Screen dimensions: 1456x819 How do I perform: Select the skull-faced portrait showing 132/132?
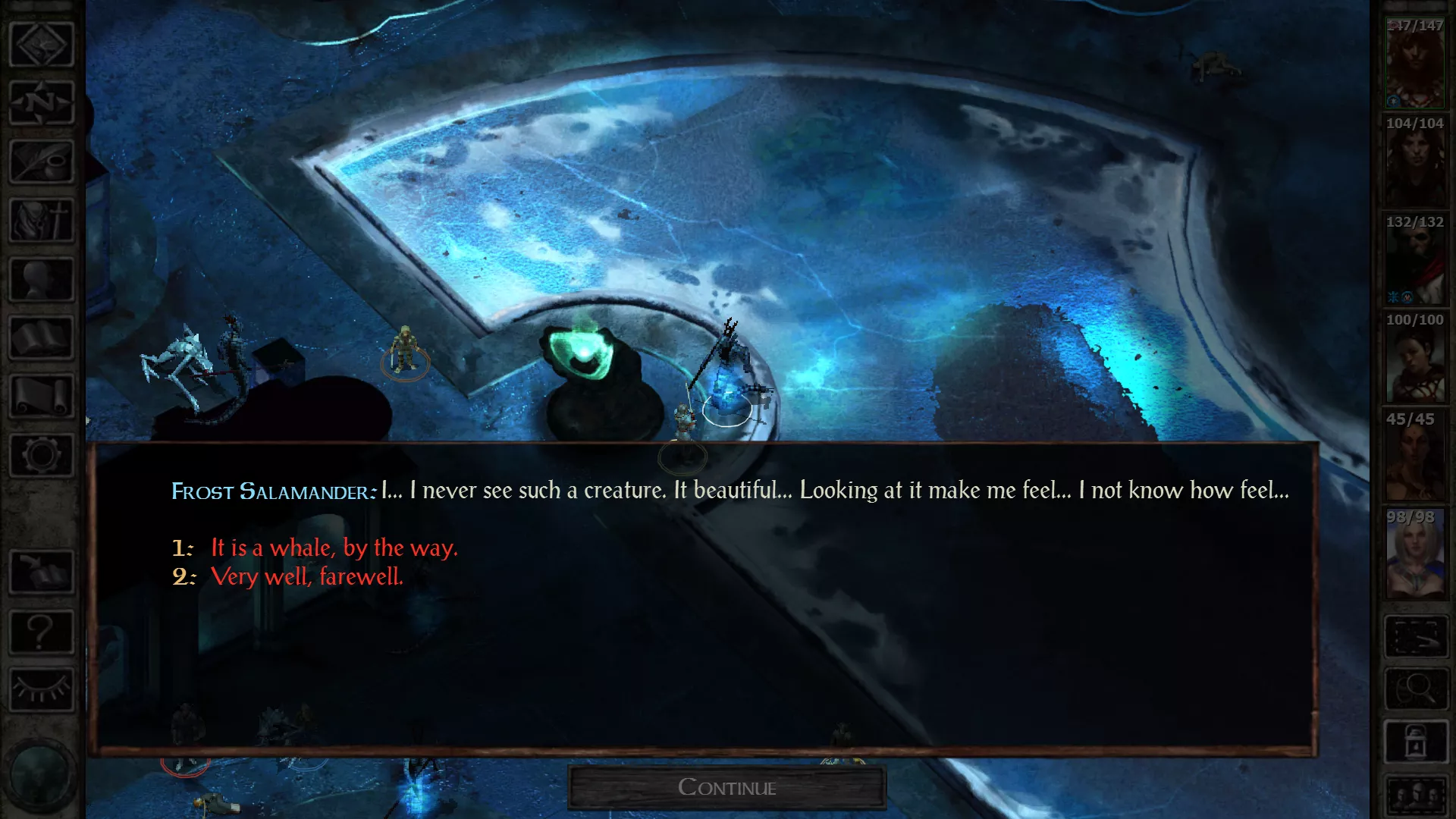tap(1415, 259)
